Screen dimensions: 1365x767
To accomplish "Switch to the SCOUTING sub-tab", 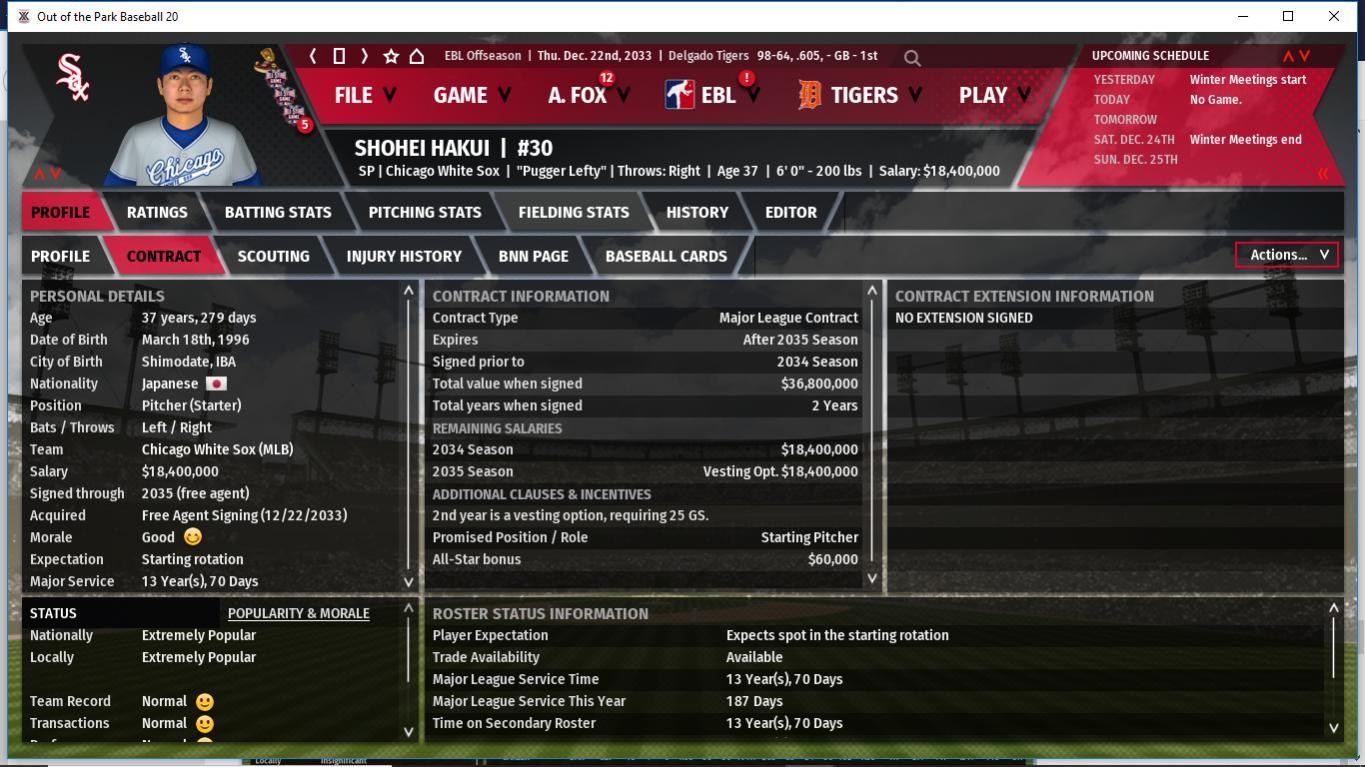I will [273, 256].
